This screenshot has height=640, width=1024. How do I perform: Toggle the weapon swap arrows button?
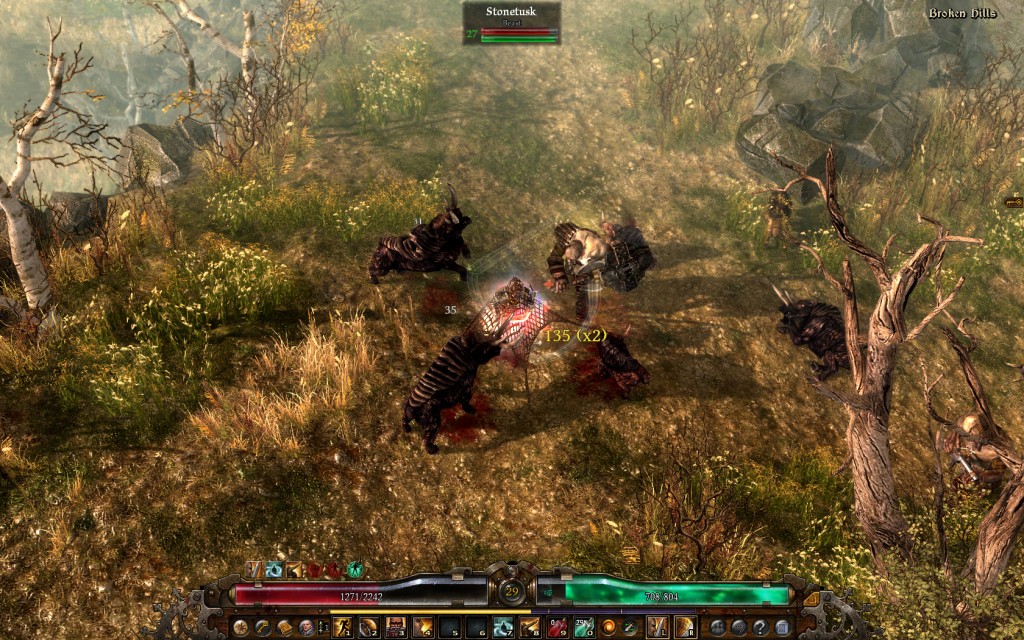630,627
